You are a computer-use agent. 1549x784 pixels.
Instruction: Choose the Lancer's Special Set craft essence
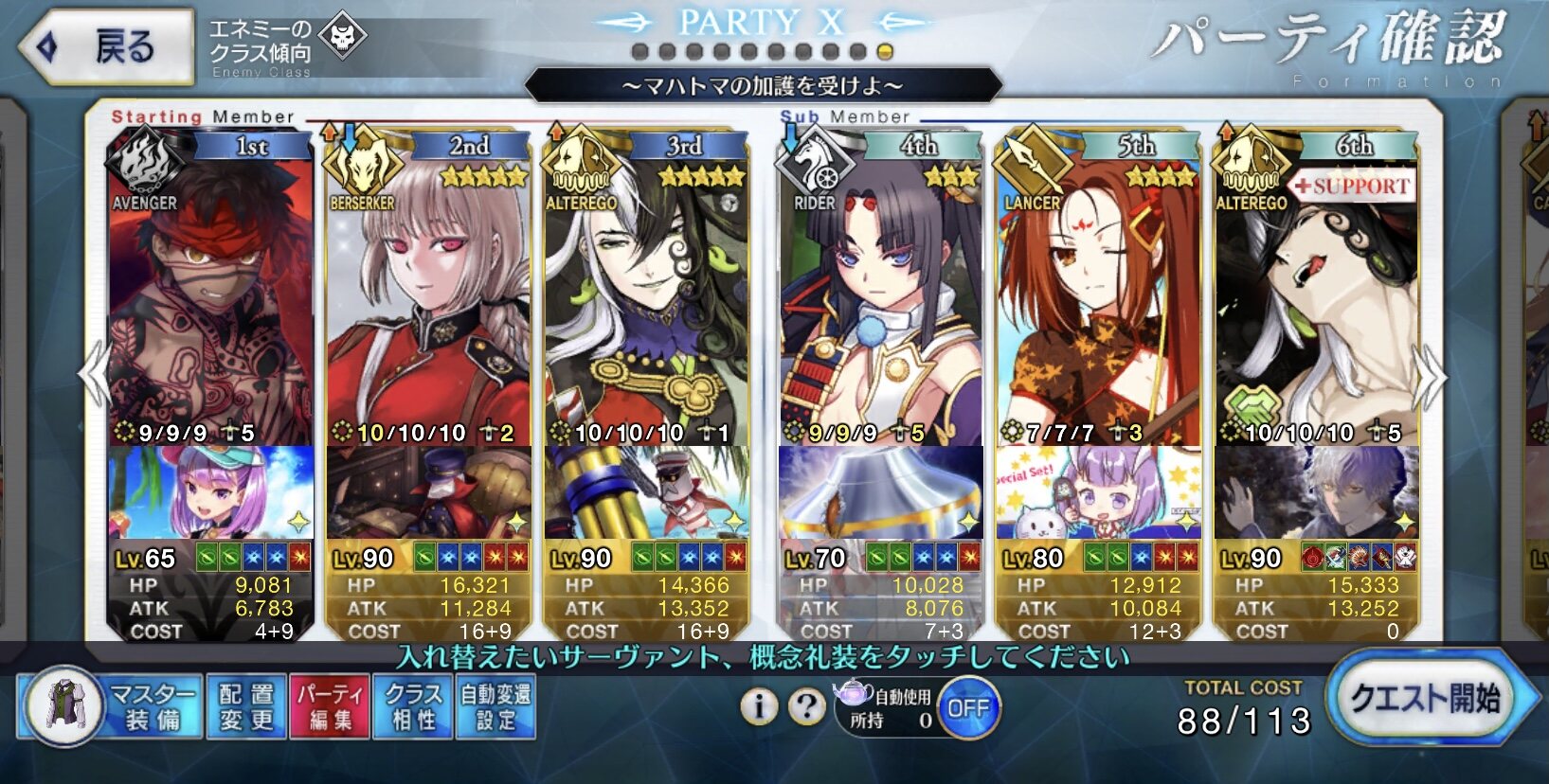pos(1098,492)
